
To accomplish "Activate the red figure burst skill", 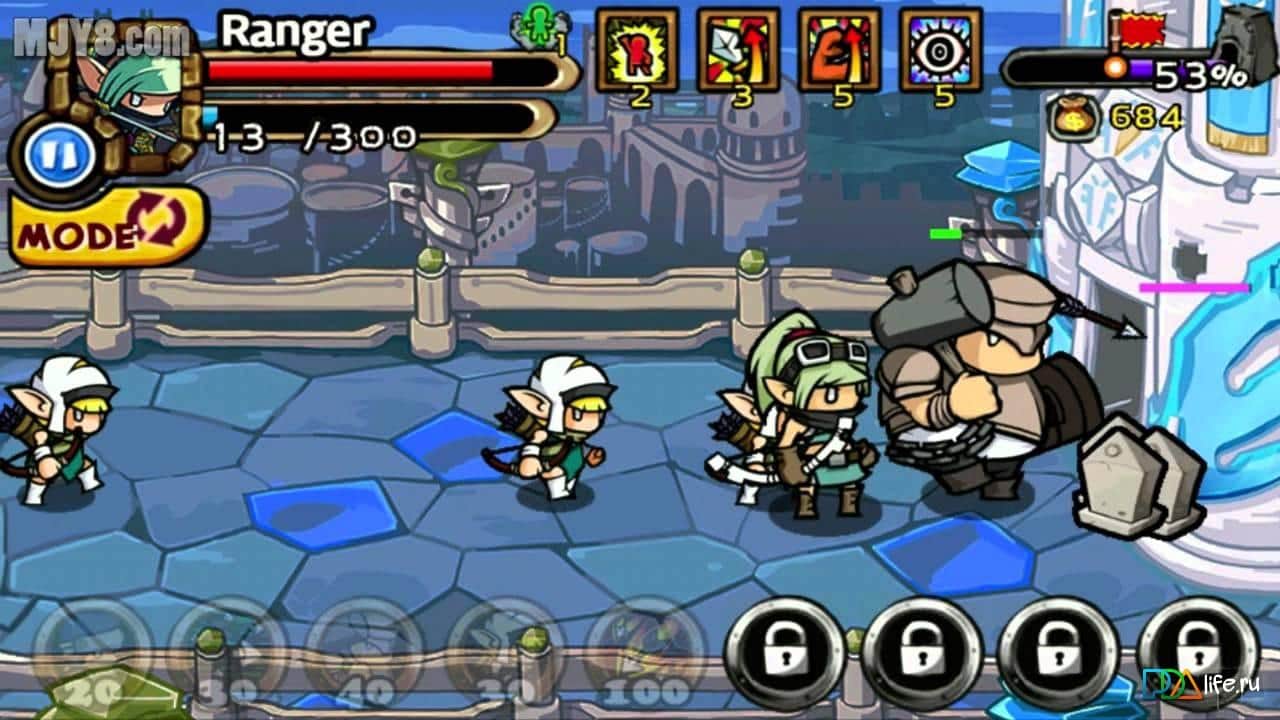I will (x=637, y=50).
